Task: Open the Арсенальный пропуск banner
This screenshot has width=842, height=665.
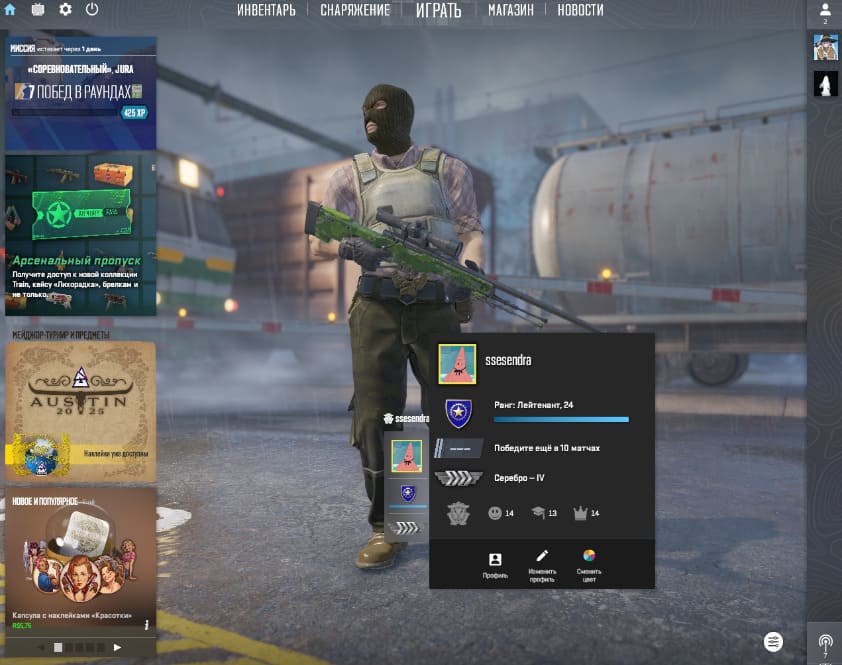Action: [80, 234]
